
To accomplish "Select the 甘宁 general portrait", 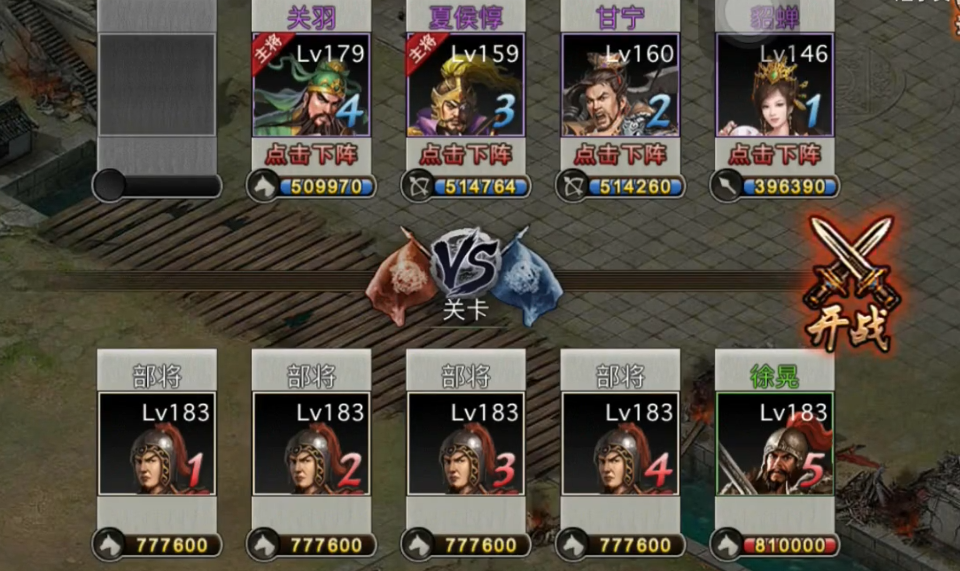I will tap(620, 85).
